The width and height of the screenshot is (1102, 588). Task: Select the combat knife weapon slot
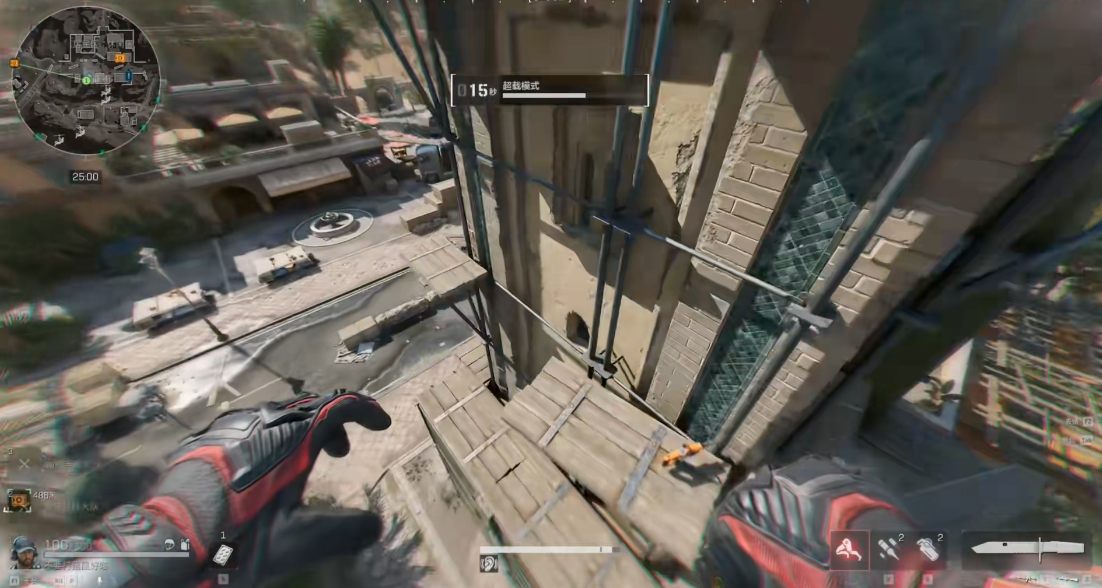pyautogui.click(x=1027, y=549)
